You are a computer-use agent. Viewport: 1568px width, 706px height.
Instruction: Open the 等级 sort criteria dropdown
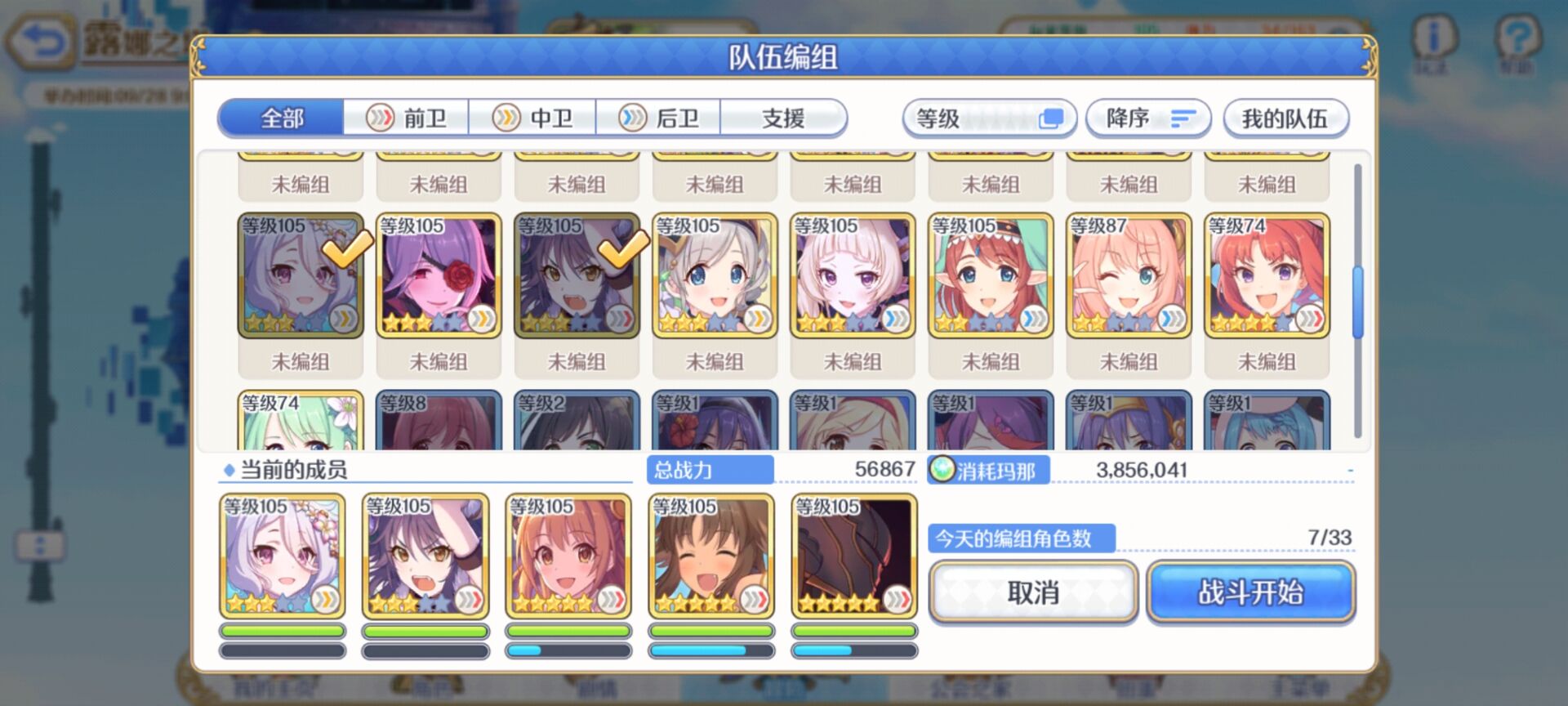coord(989,119)
